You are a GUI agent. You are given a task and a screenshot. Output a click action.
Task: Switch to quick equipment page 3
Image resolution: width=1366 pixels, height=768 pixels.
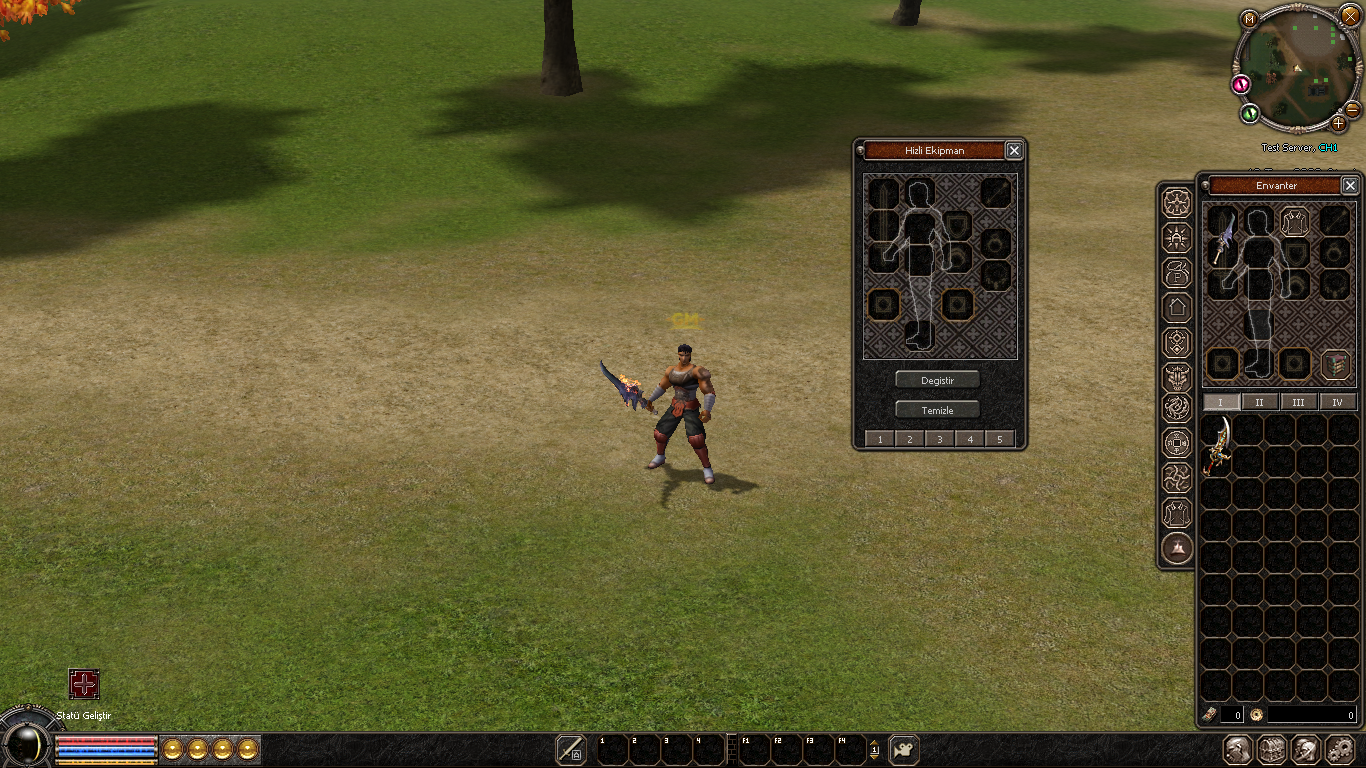point(940,439)
